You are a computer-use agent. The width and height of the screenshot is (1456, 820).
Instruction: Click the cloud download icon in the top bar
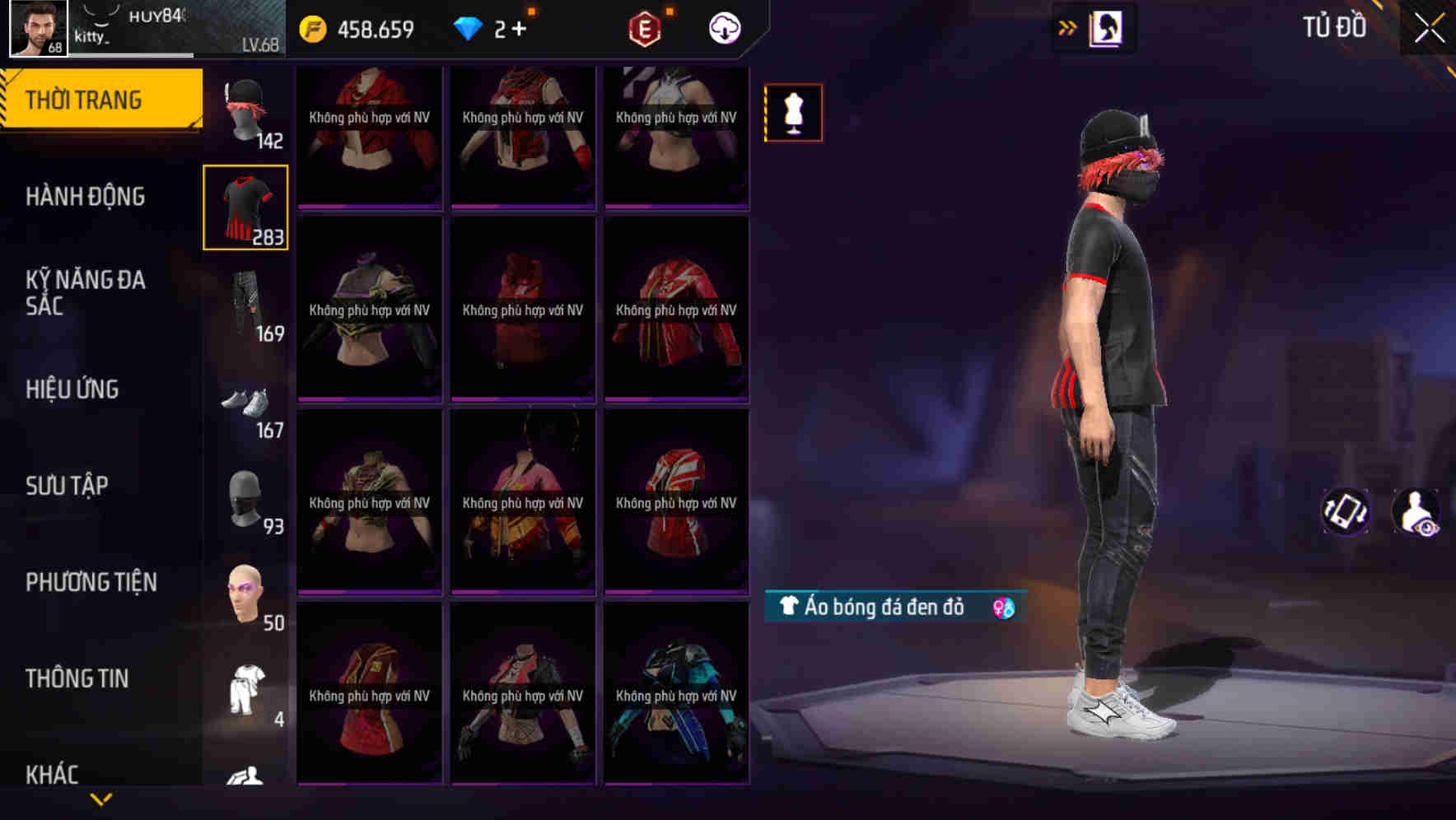click(722, 27)
